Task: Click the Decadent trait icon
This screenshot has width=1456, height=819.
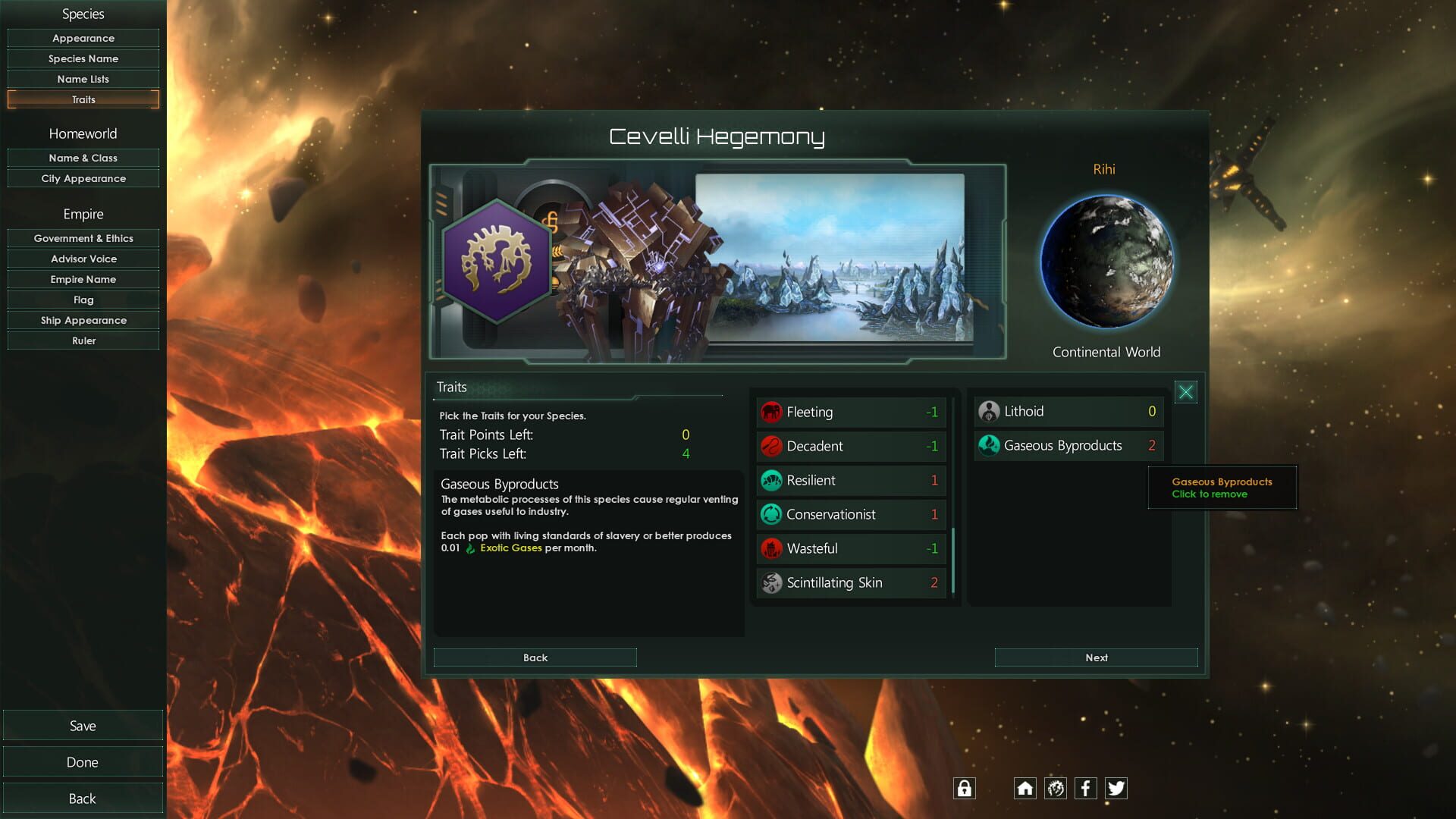Action: [x=771, y=446]
